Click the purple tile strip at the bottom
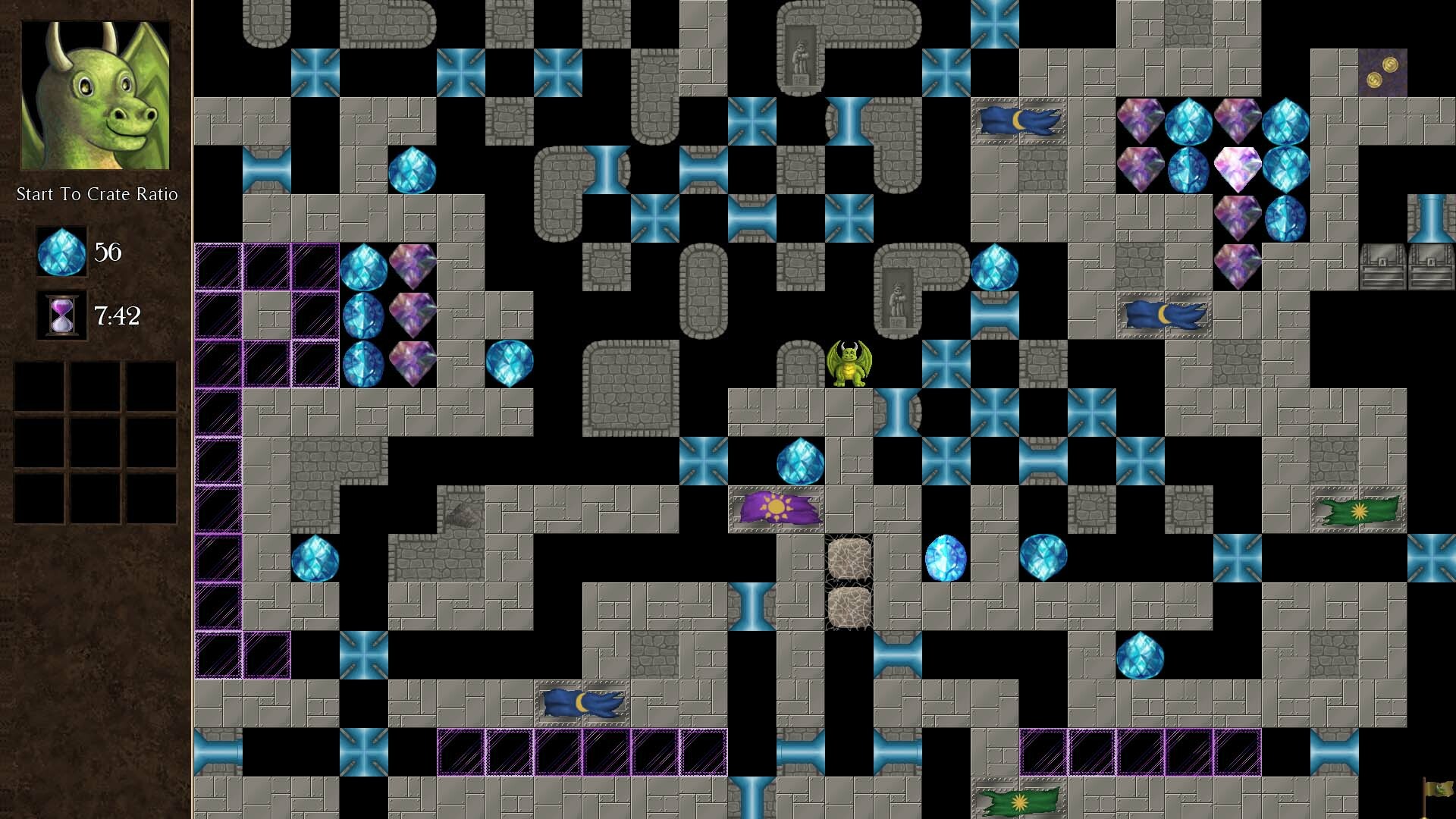Image resolution: width=1456 pixels, height=819 pixels. click(x=582, y=751)
